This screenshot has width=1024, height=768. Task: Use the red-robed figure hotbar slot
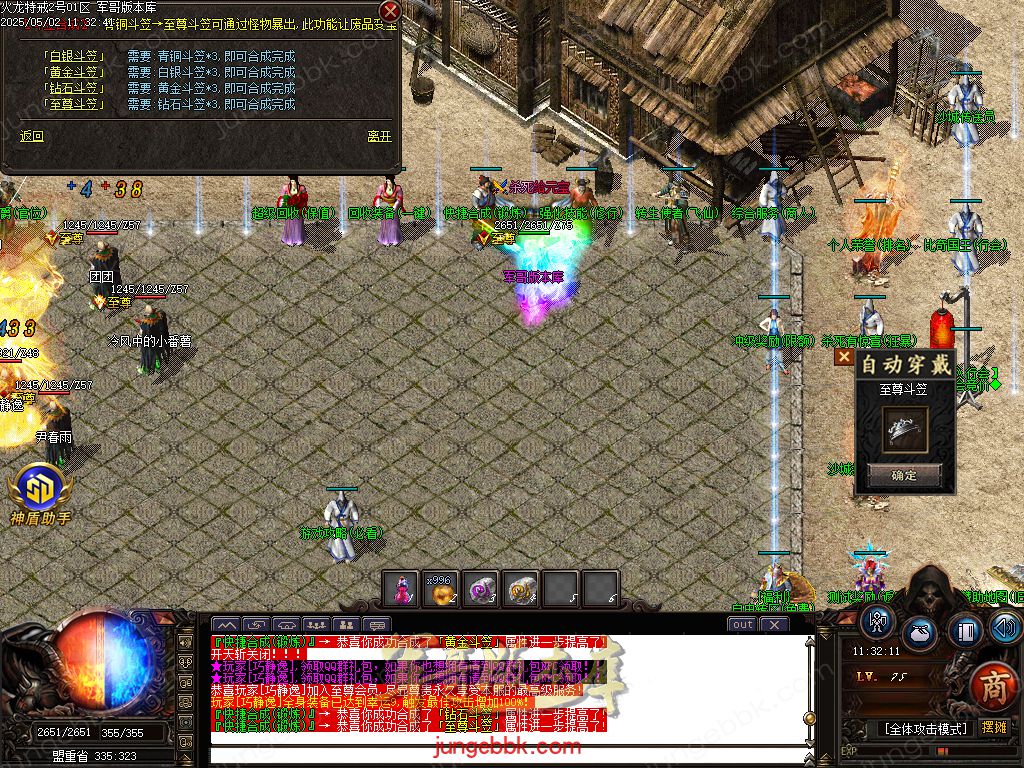pos(401,589)
